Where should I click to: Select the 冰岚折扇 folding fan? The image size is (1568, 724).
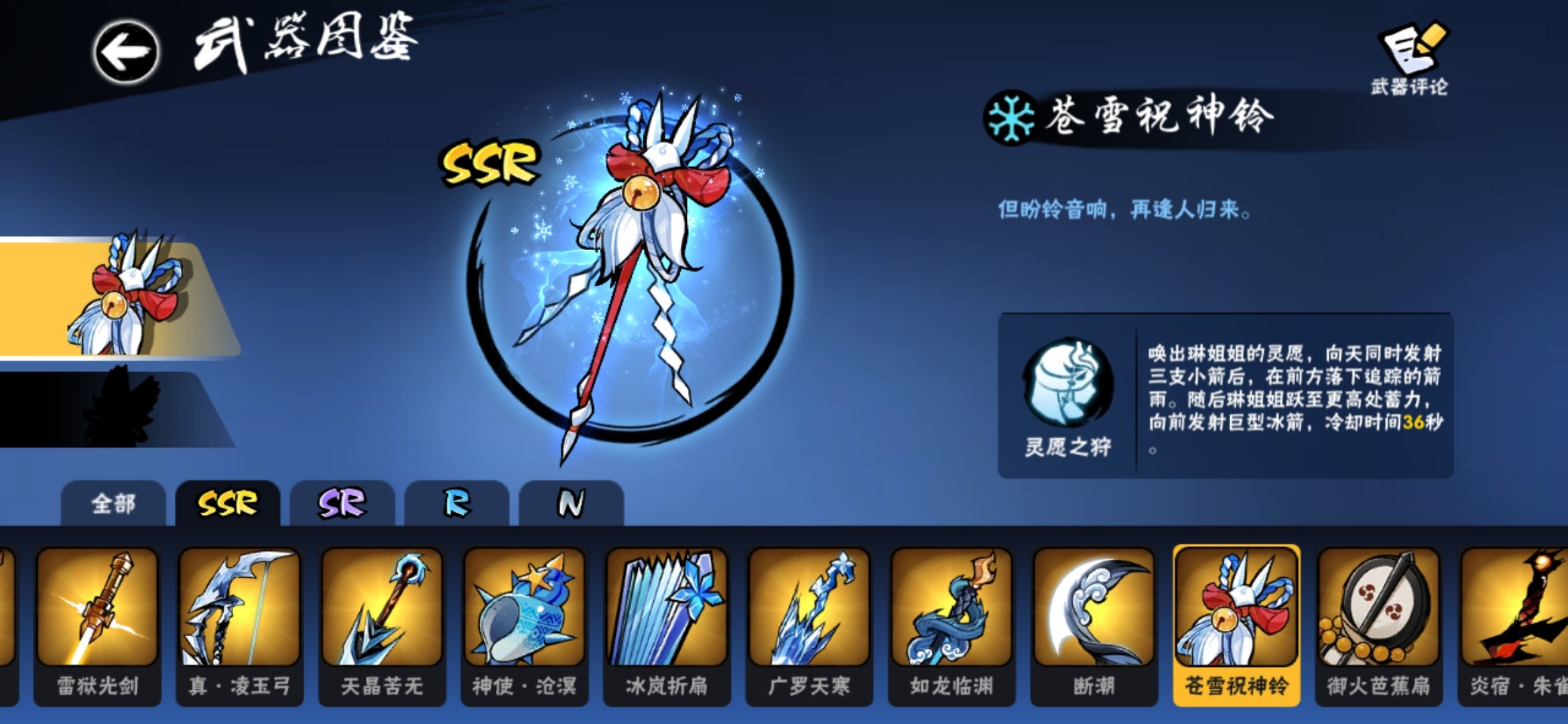[667, 623]
